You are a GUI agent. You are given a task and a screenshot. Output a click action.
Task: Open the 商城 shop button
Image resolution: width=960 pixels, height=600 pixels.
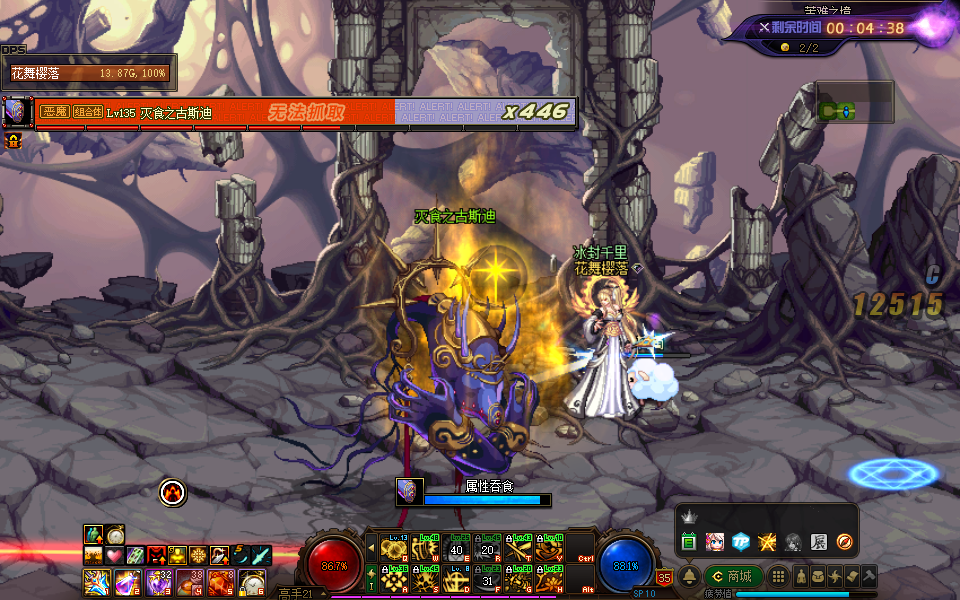733,577
